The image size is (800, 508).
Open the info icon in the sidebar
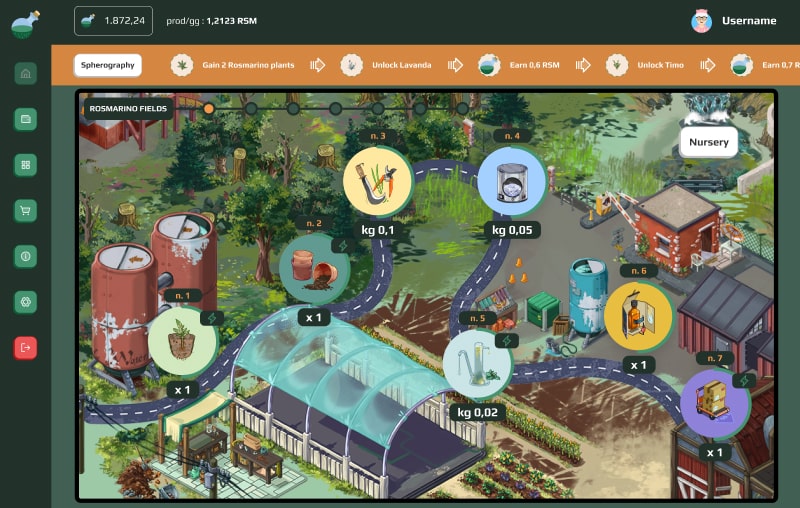pyautogui.click(x=26, y=256)
